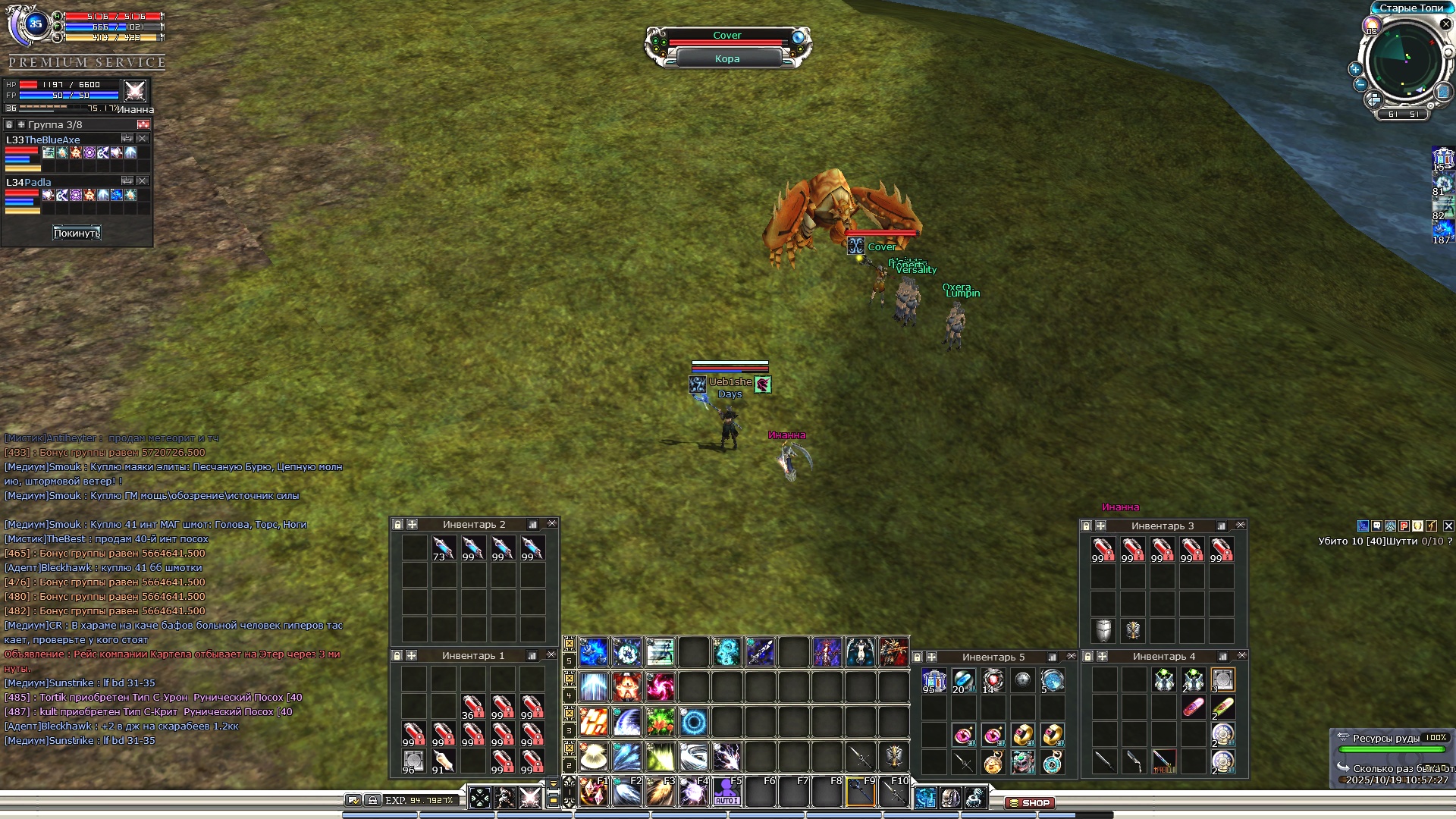The height and width of the screenshot is (819, 1456).
Task: Activate the AUTO skill in the F5 slot
Action: click(726, 792)
